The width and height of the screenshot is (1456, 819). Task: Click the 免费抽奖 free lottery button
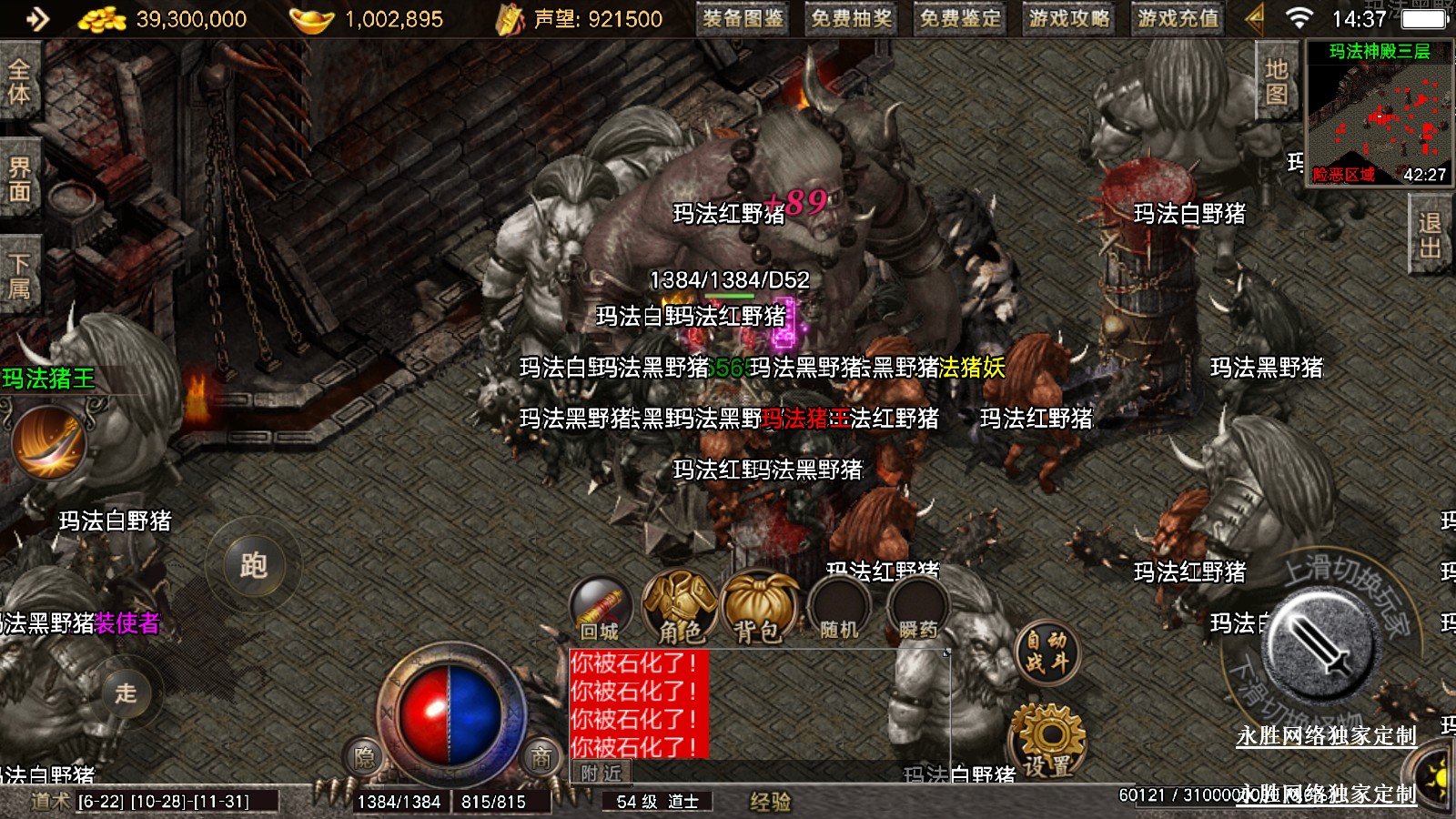[852, 18]
